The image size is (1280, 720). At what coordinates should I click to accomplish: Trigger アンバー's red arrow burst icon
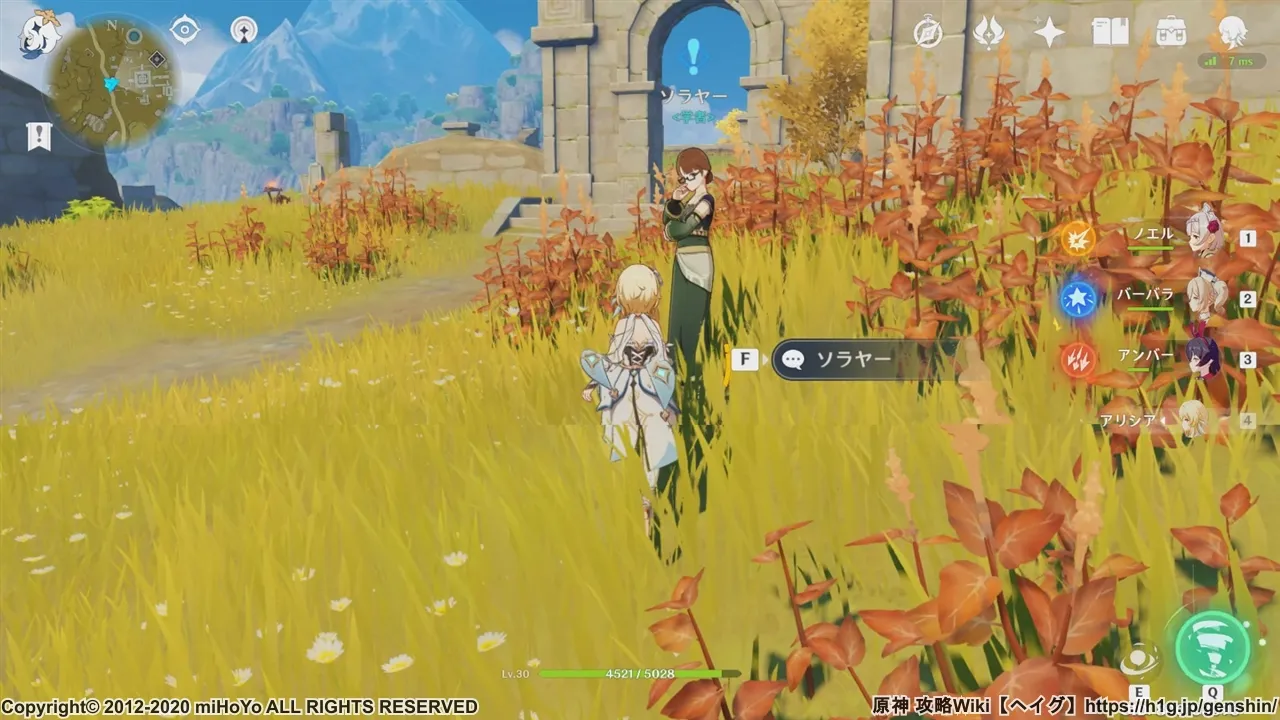[1078, 359]
